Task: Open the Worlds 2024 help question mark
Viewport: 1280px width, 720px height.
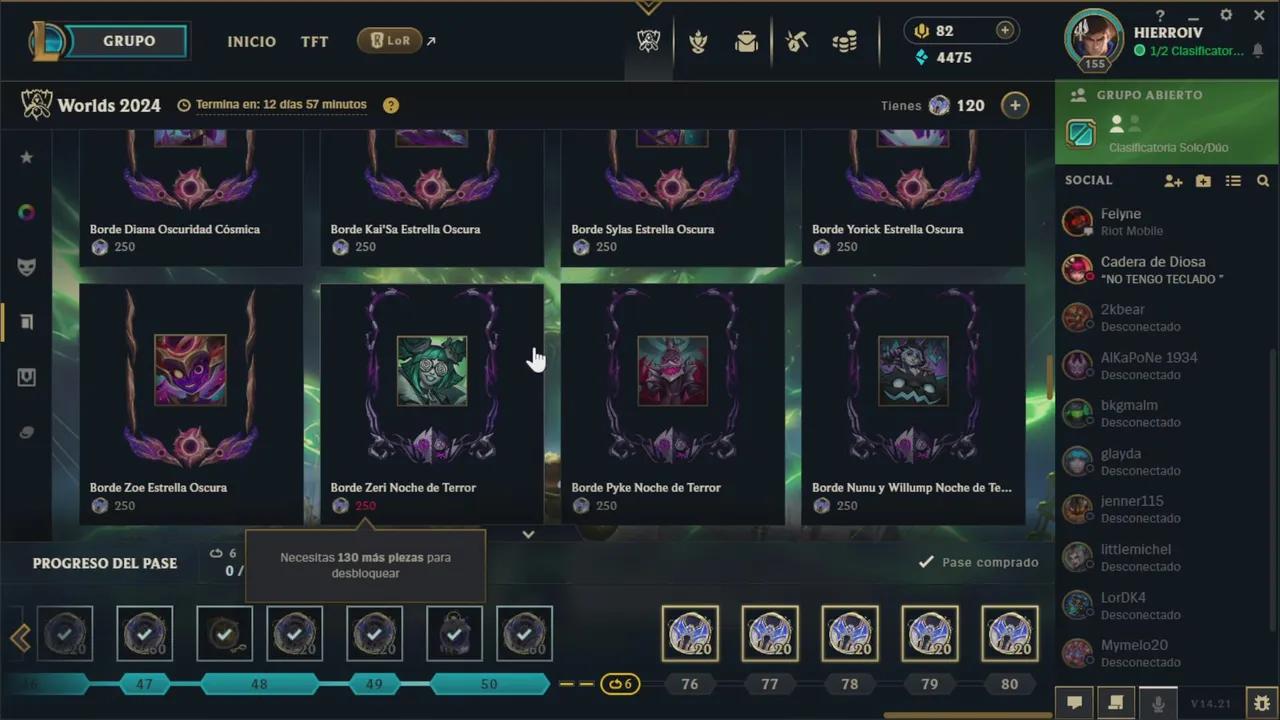Action: 391,105
